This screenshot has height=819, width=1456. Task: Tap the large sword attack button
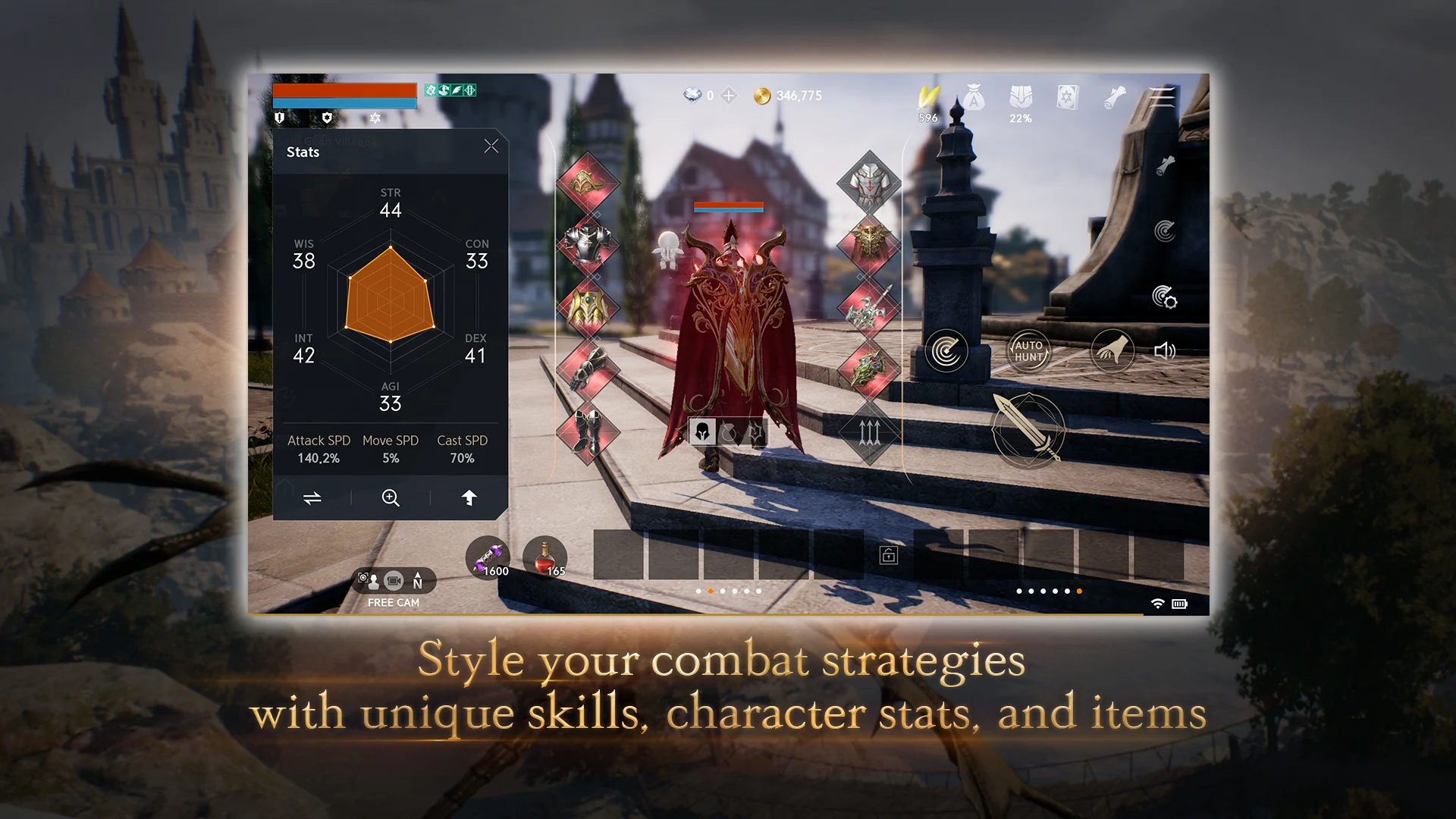(1030, 430)
